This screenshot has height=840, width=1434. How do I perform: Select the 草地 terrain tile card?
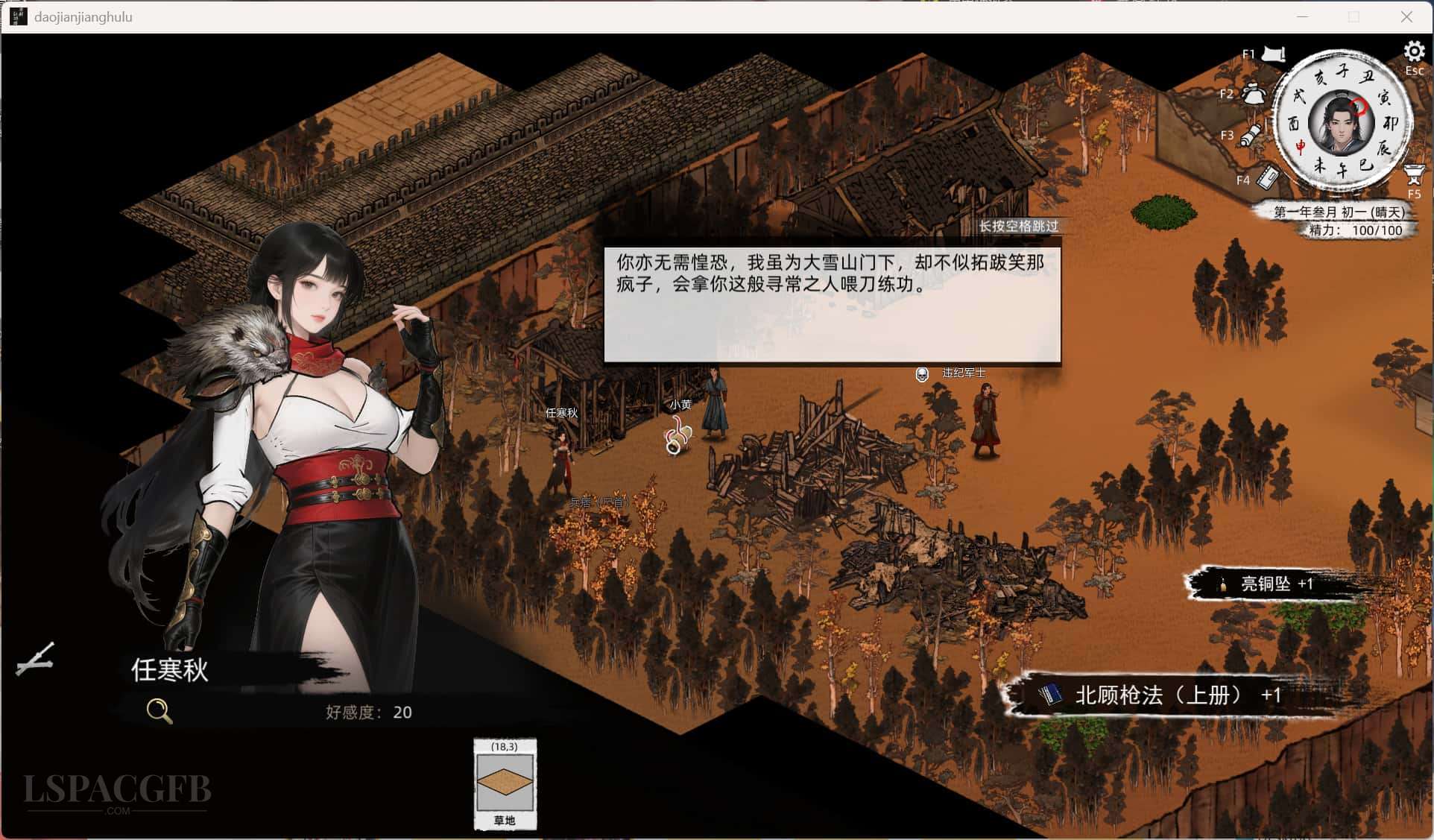[x=505, y=784]
